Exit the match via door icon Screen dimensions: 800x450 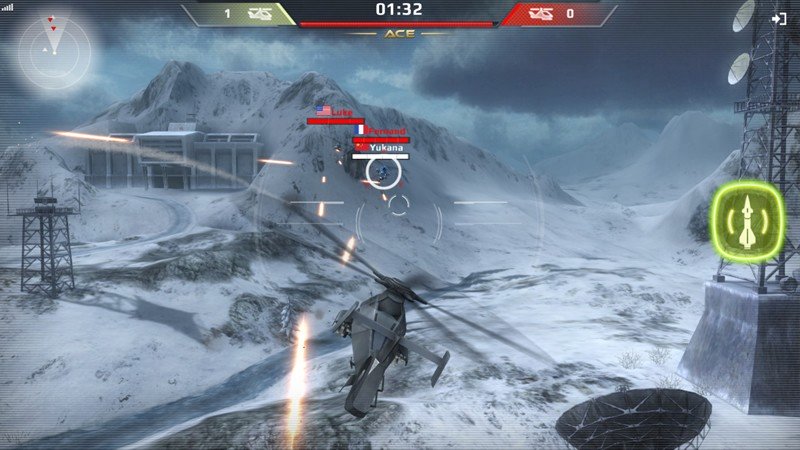[x=779, y=18]
